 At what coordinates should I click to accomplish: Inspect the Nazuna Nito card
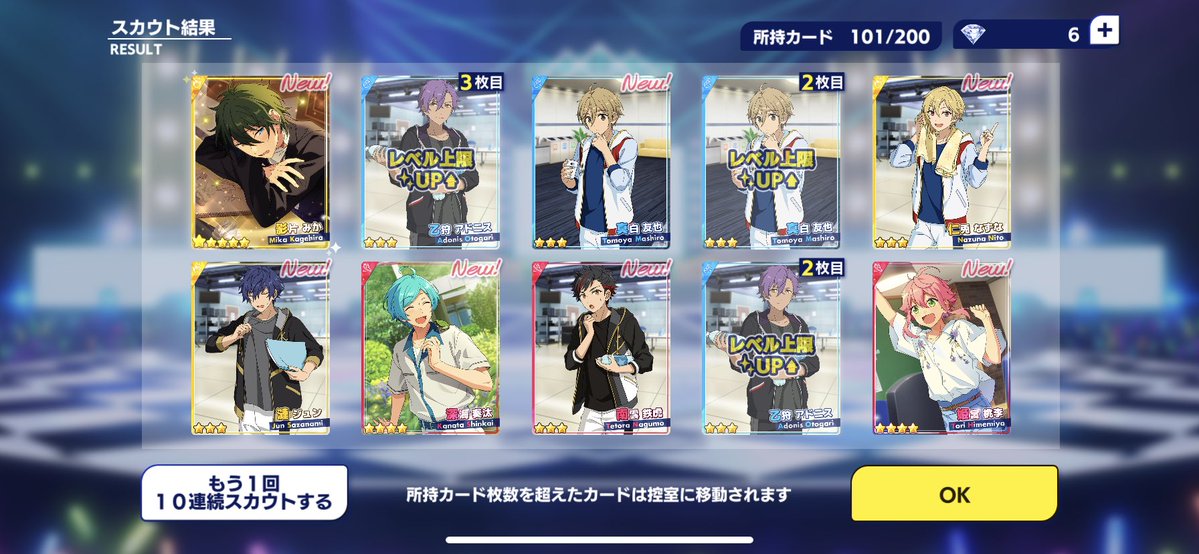pyautogui.click(x=942, y=160)
